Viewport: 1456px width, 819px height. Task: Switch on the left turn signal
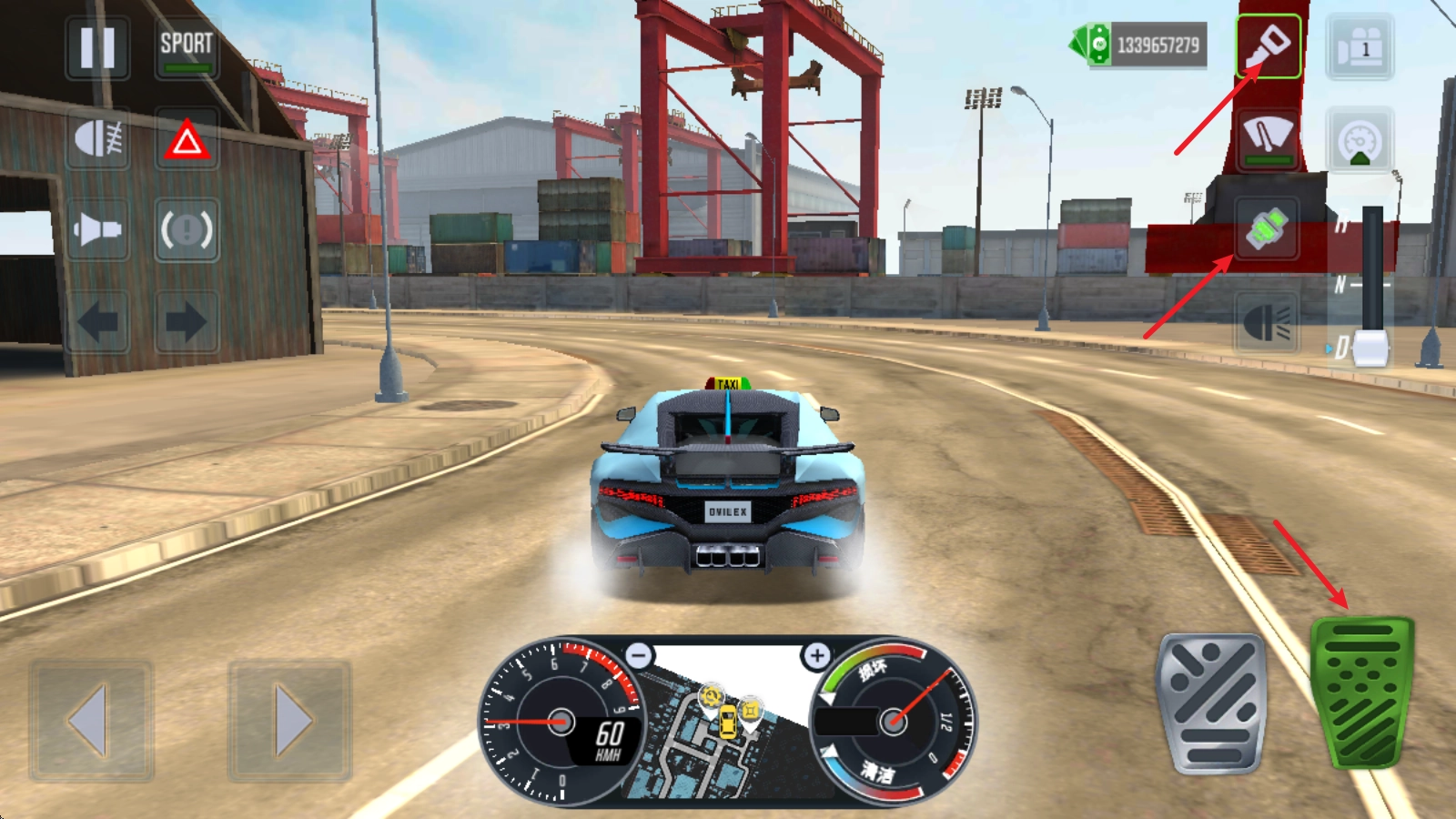coord(97,321)
